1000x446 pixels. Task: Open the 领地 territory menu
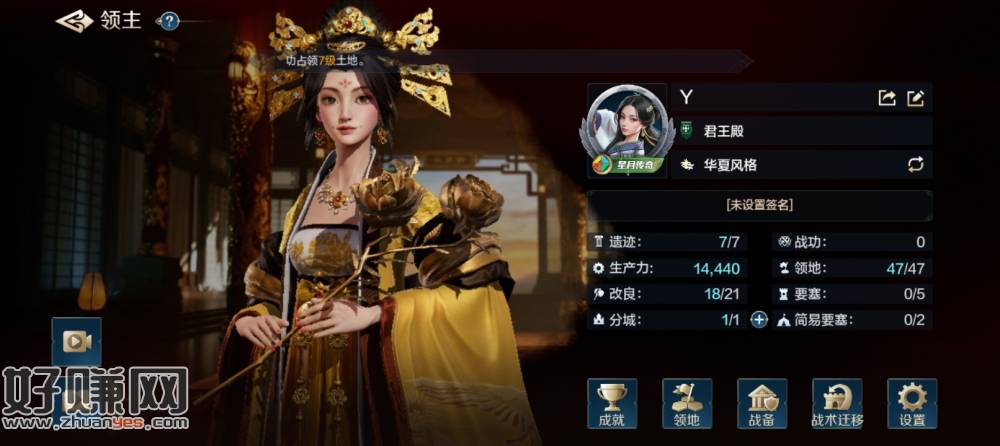[686, 403]
